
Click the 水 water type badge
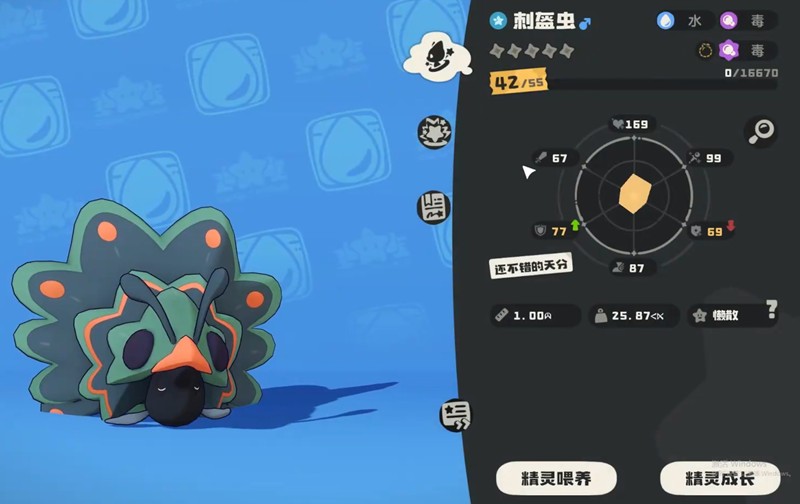tap(685, 20)
